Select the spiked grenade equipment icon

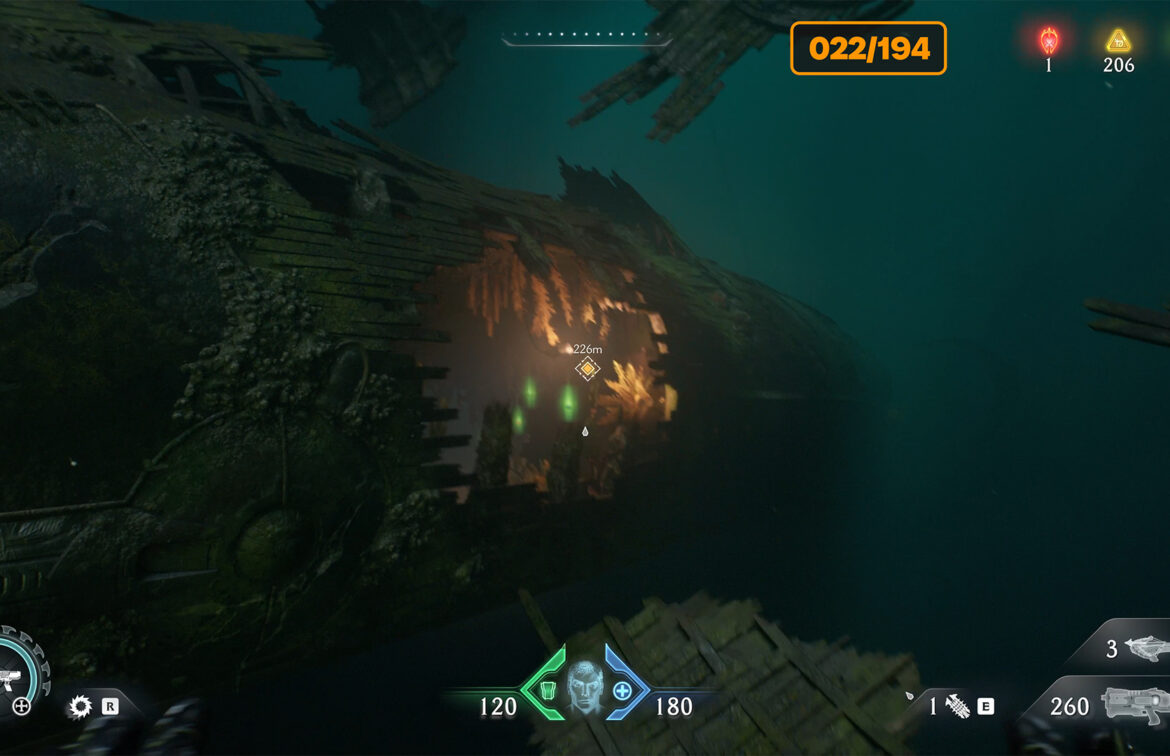click(957, 707)
